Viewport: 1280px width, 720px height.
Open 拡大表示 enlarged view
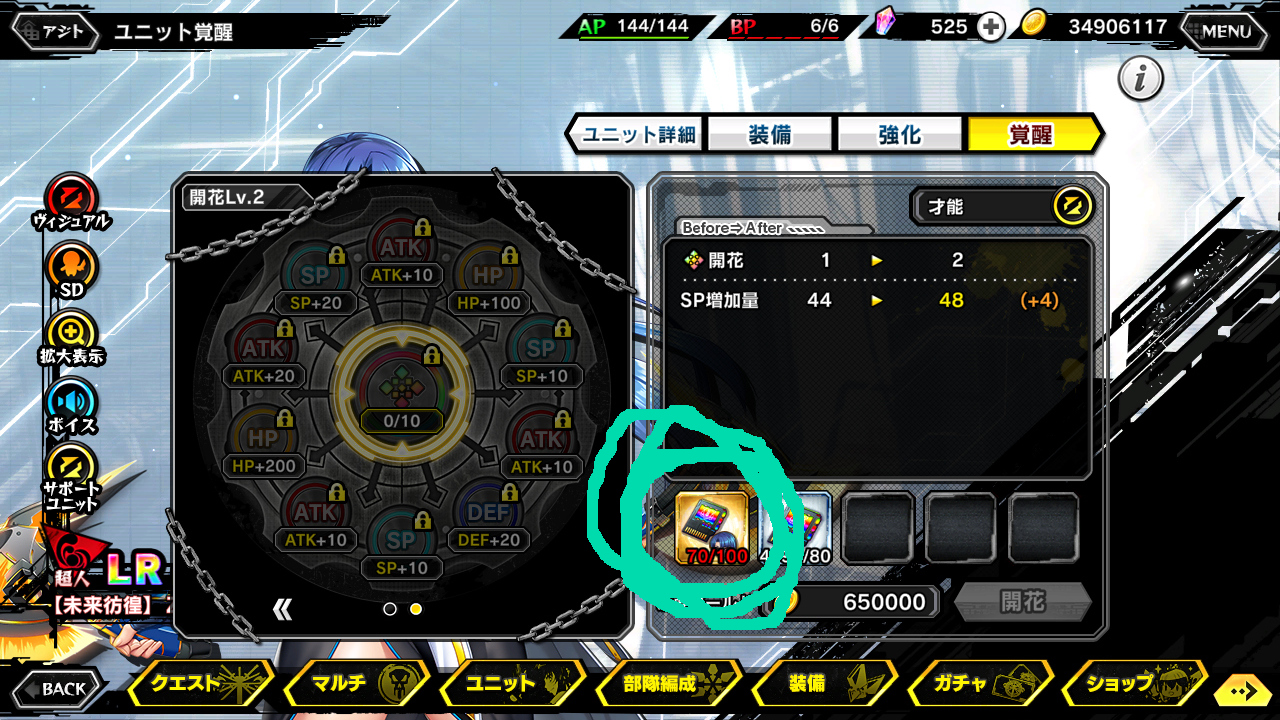[x=71, y=335]
